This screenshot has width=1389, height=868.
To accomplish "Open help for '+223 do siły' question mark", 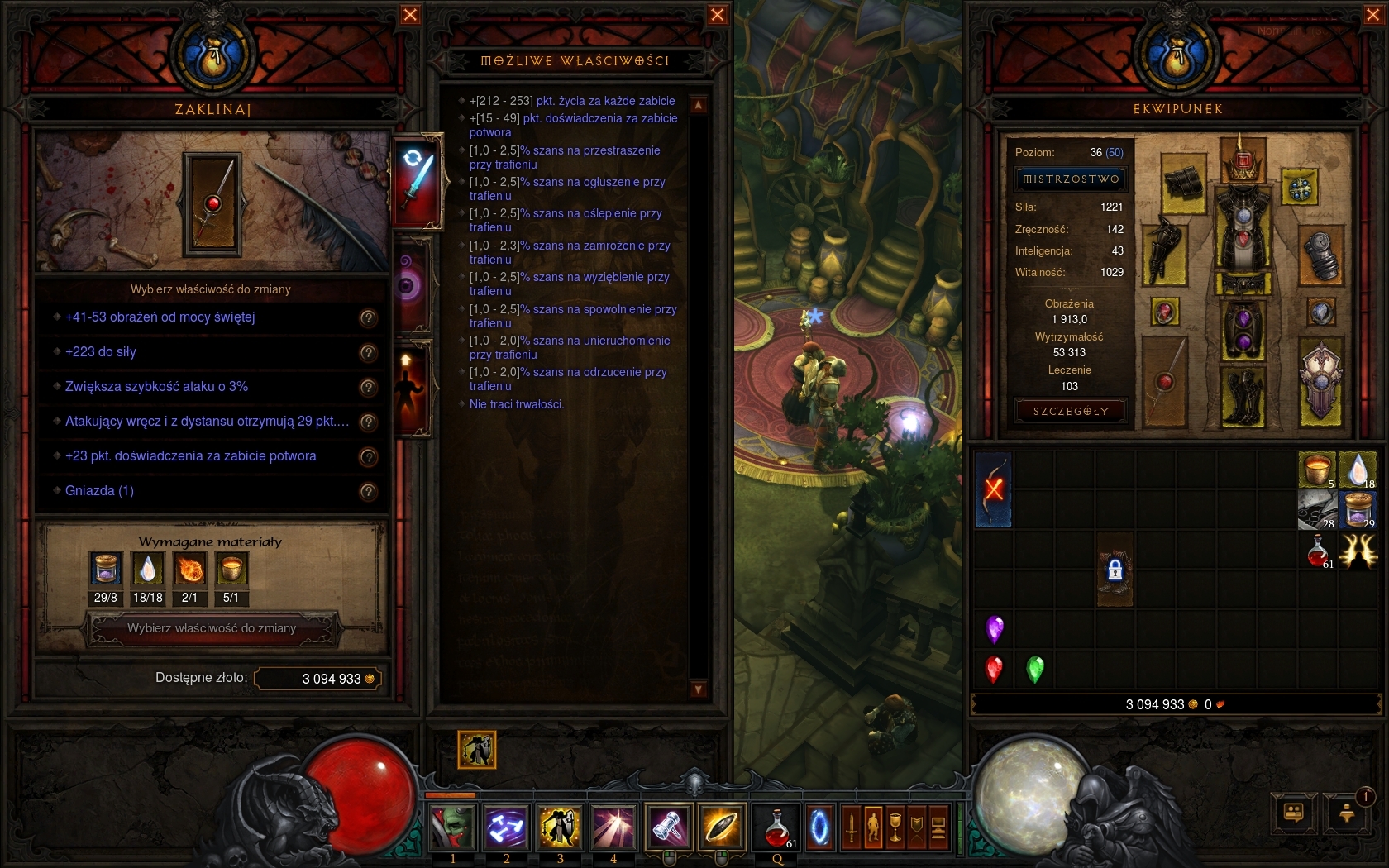I will click(369, 353).
